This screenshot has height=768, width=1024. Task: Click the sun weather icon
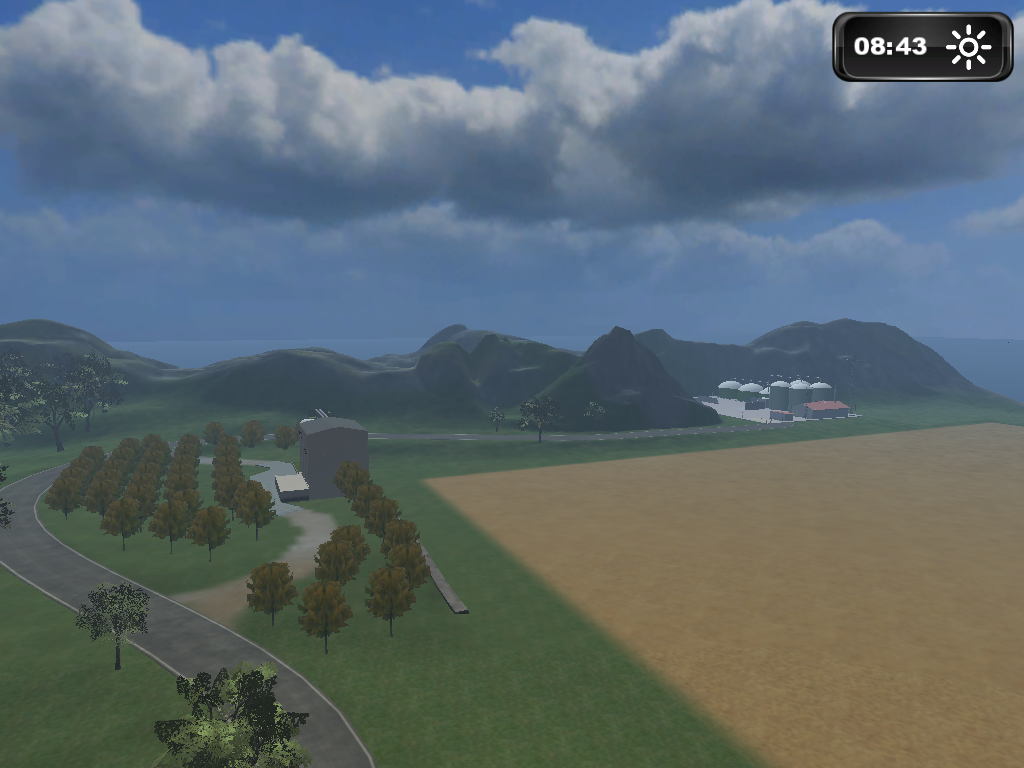(967, 47)
